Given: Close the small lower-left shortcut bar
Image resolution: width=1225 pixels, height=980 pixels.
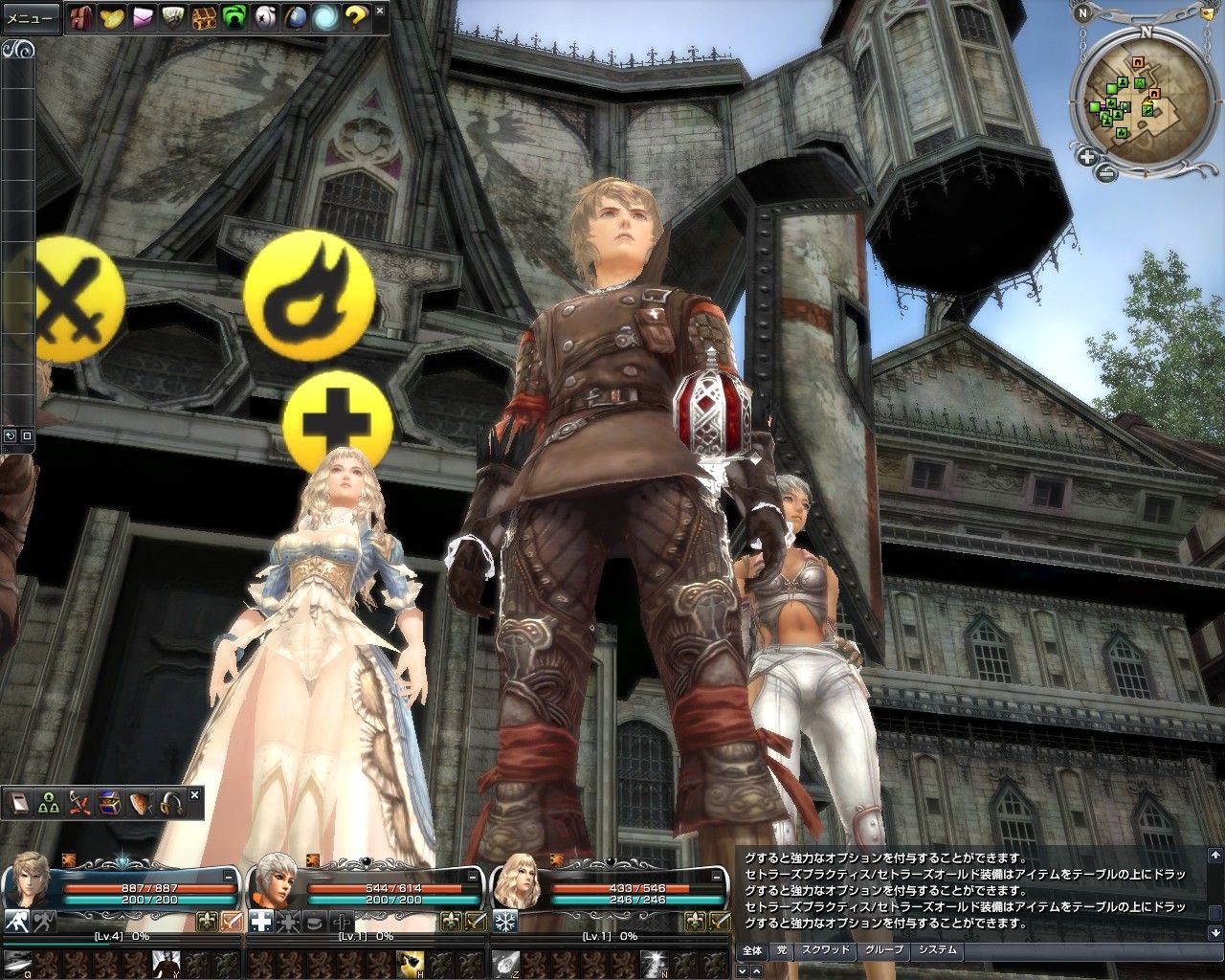Looking at the screenshot, I should coord(195,794).
